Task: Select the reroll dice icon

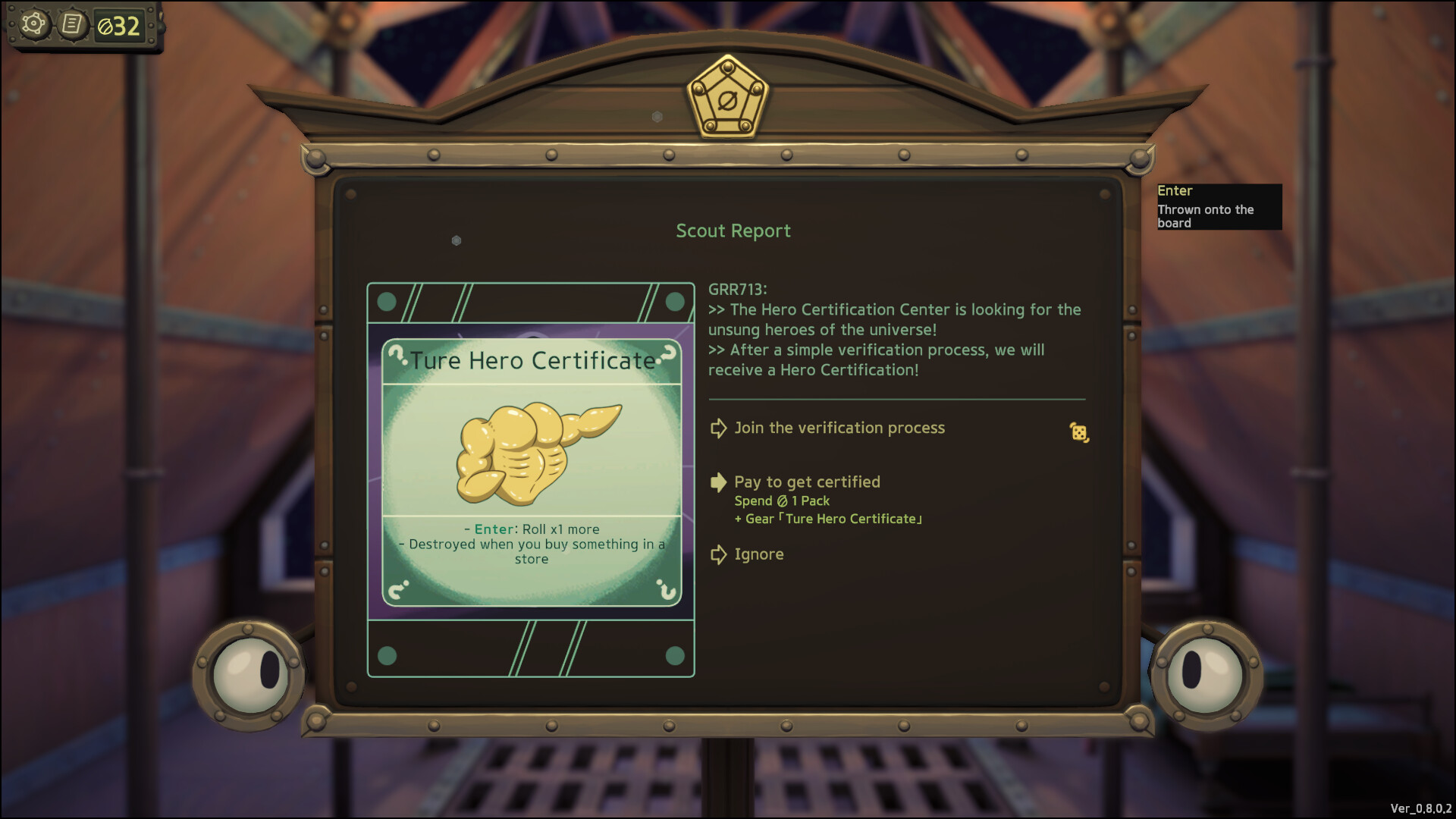Action: tap(1078, 431)
